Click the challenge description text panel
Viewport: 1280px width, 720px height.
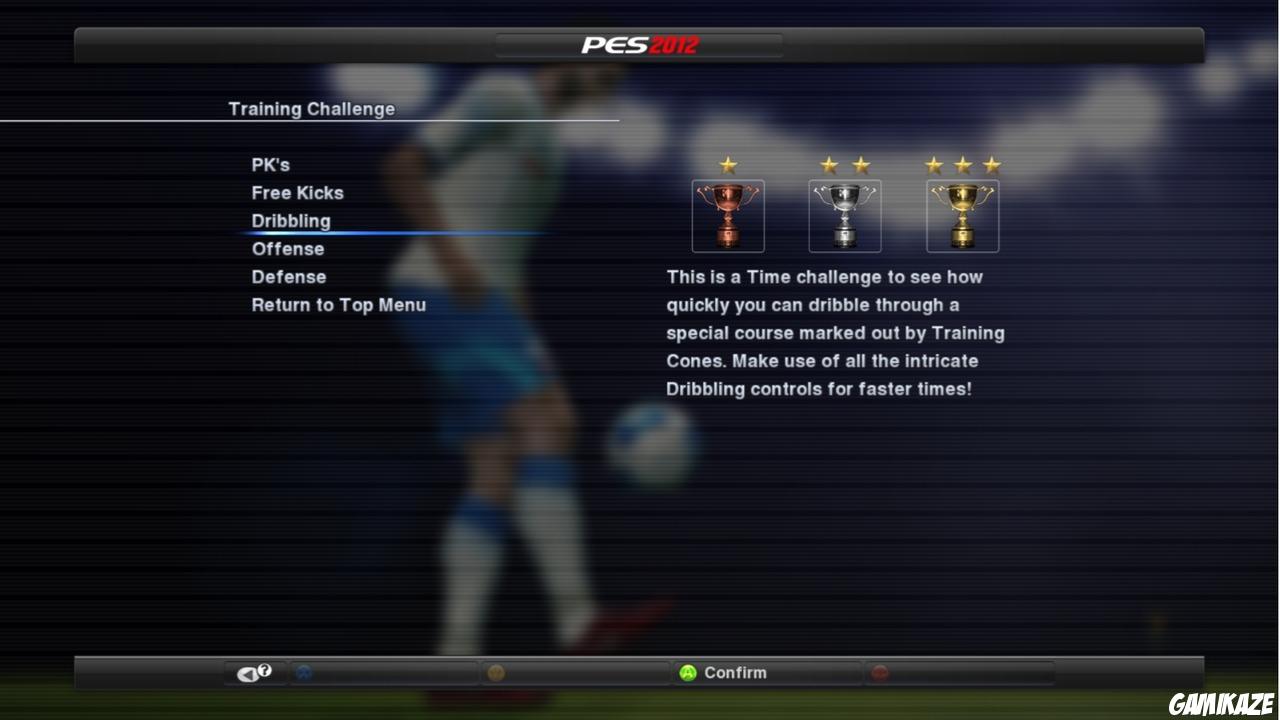tap(836, 332)
